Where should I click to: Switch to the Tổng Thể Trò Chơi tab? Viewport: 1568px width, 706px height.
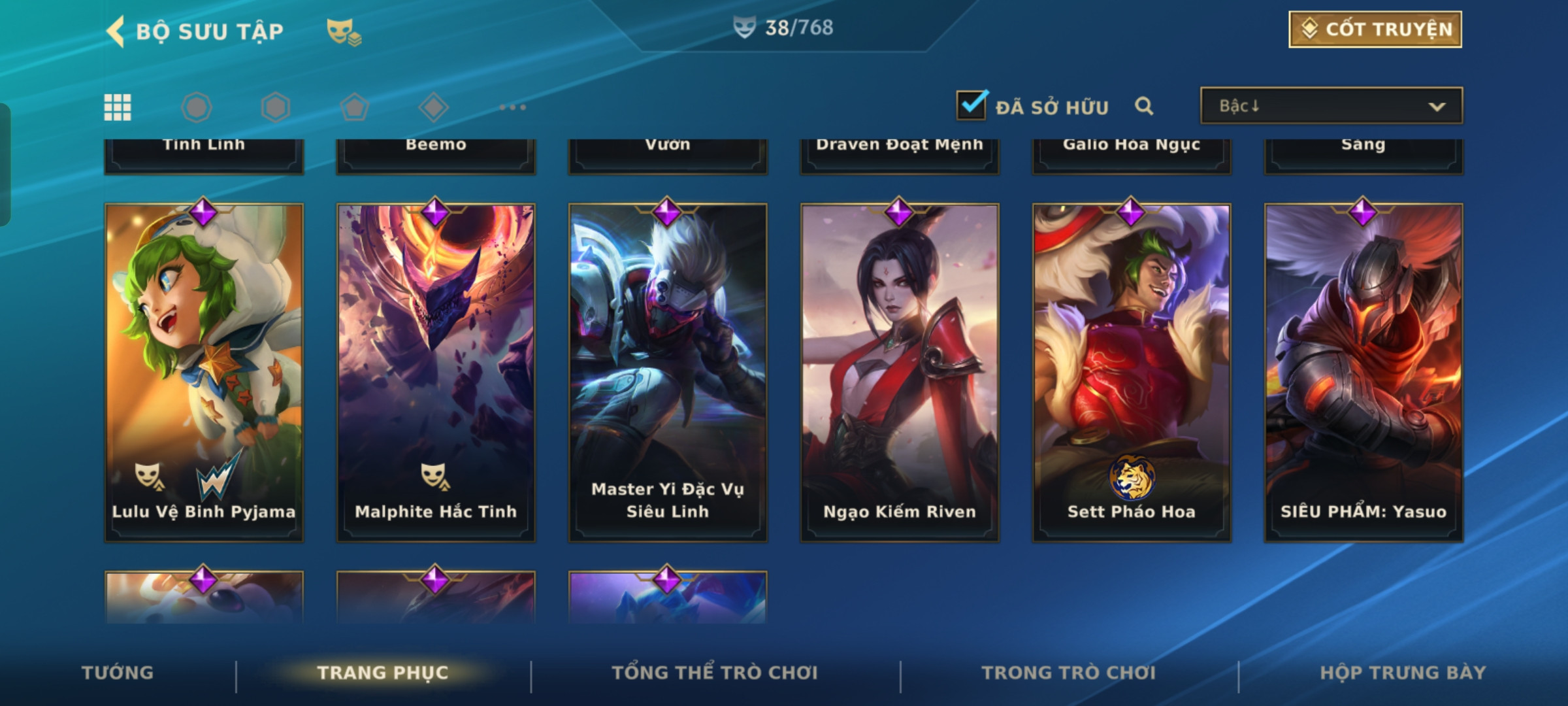(715, 673)
